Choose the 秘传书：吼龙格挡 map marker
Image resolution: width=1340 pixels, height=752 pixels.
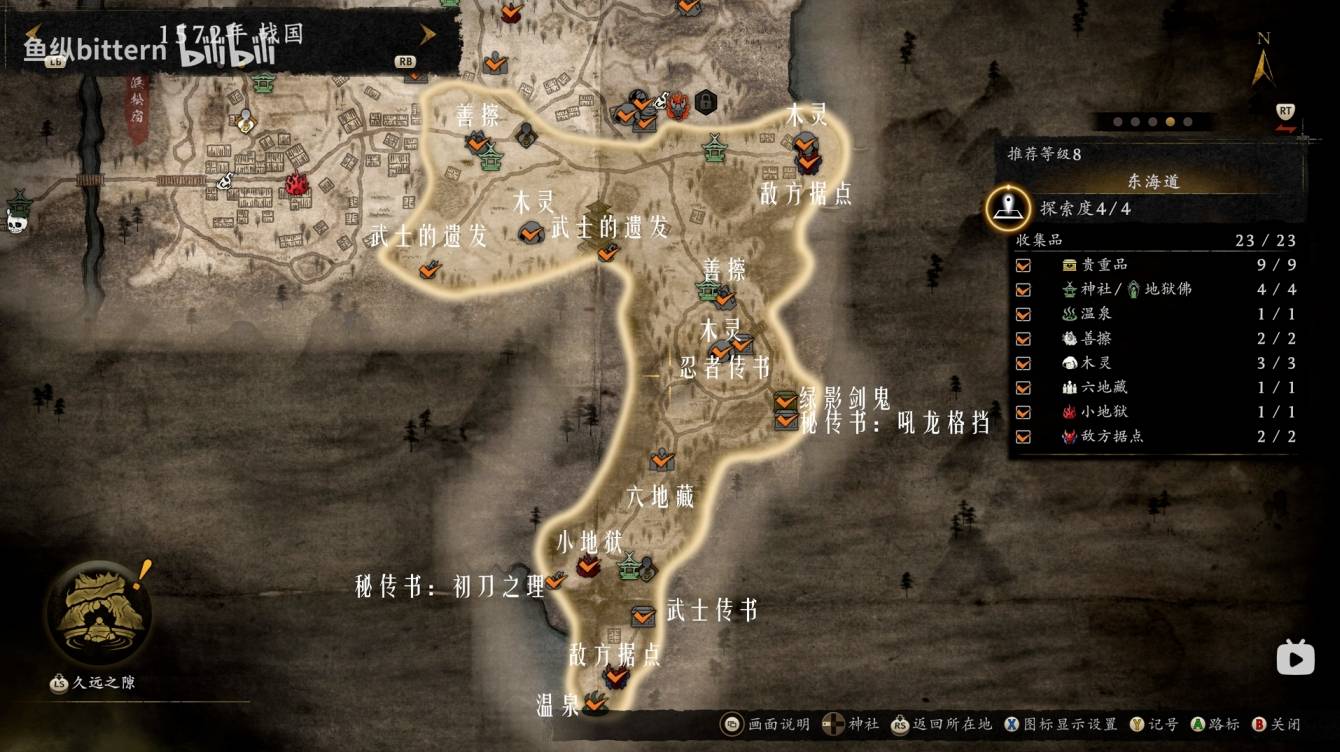point(786,421)
